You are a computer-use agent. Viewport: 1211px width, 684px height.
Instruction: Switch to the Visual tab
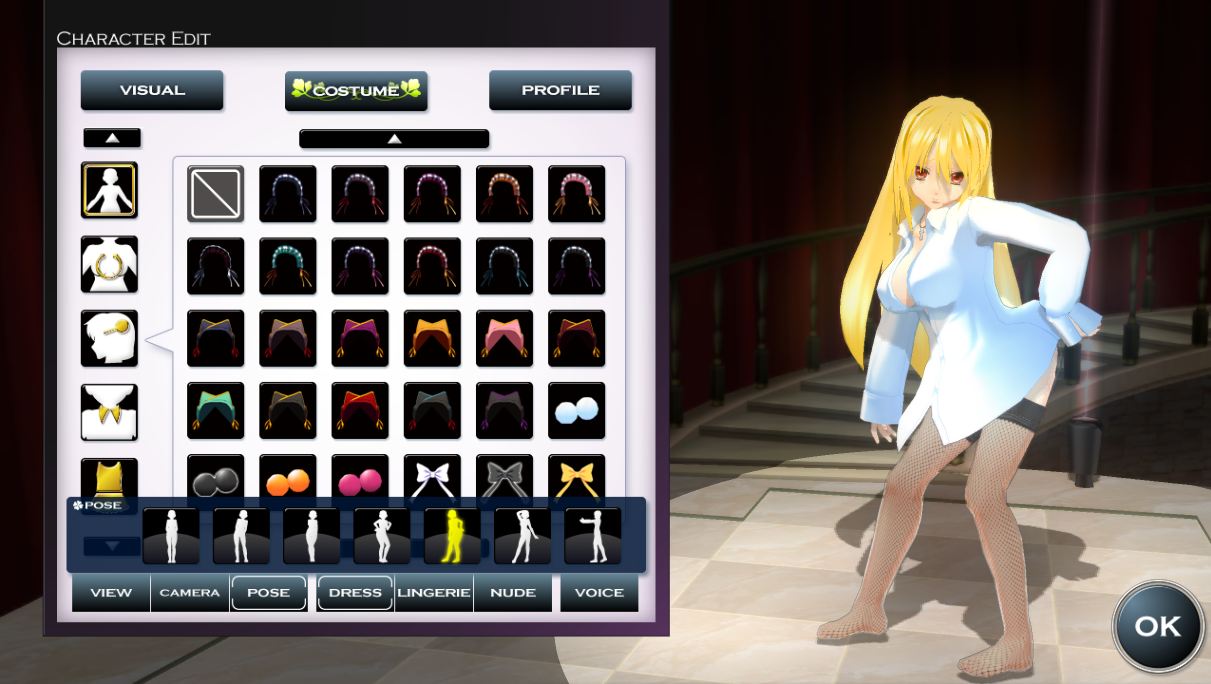(x=152, y=90)
